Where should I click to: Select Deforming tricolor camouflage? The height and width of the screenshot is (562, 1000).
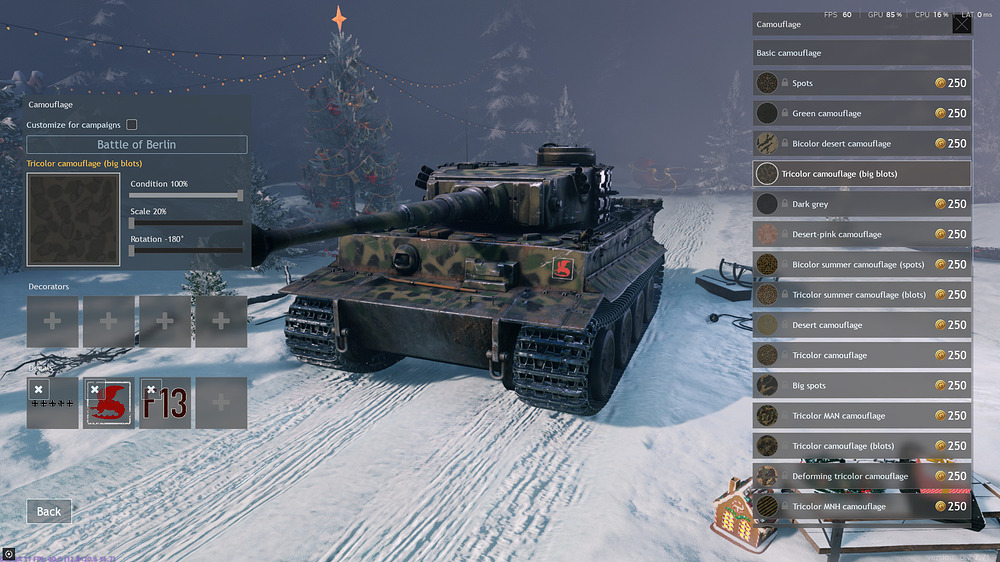click(861, 476)
